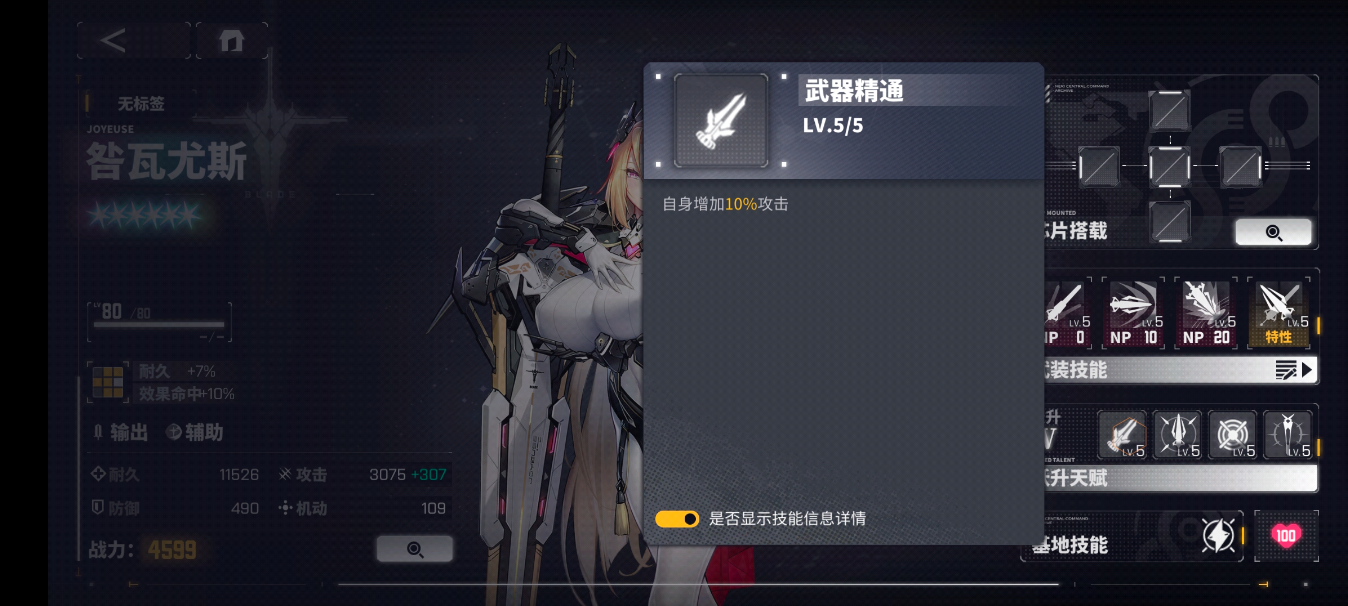Click the 无标签 tag label

tap(140, 104)
